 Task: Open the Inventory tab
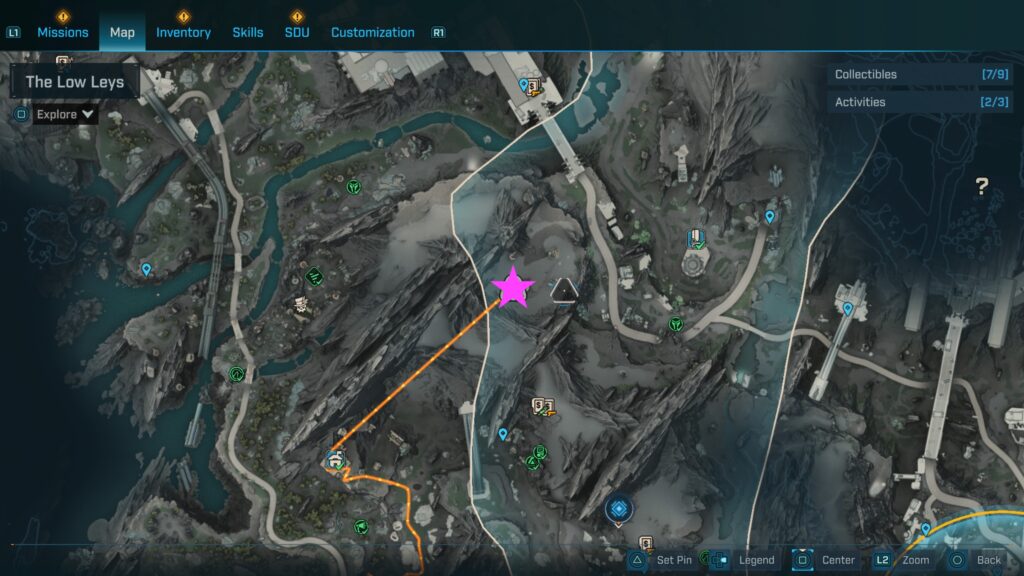pos(183,32)
